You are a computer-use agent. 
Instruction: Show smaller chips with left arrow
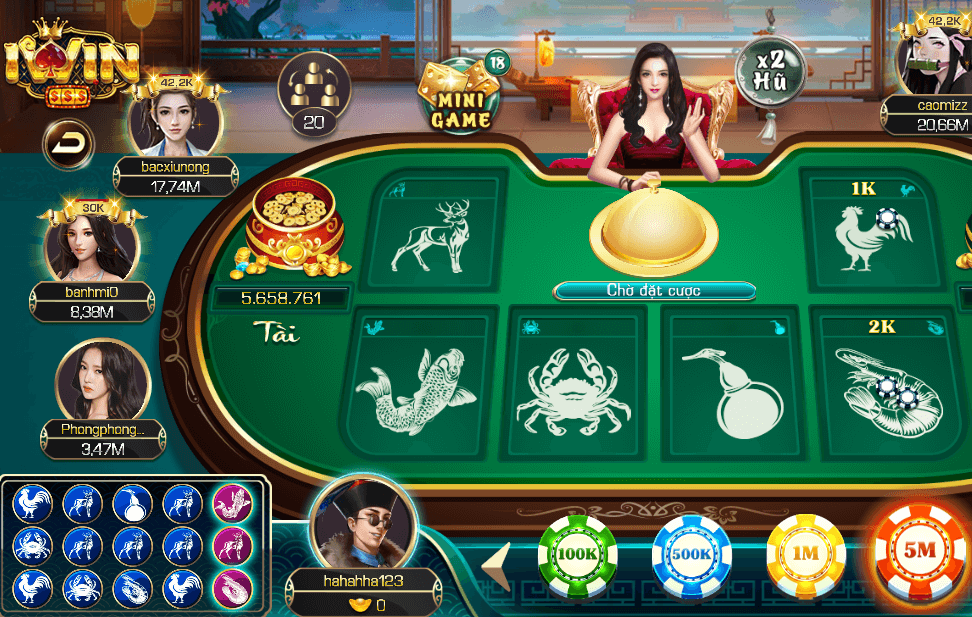(x=497, y=567)
